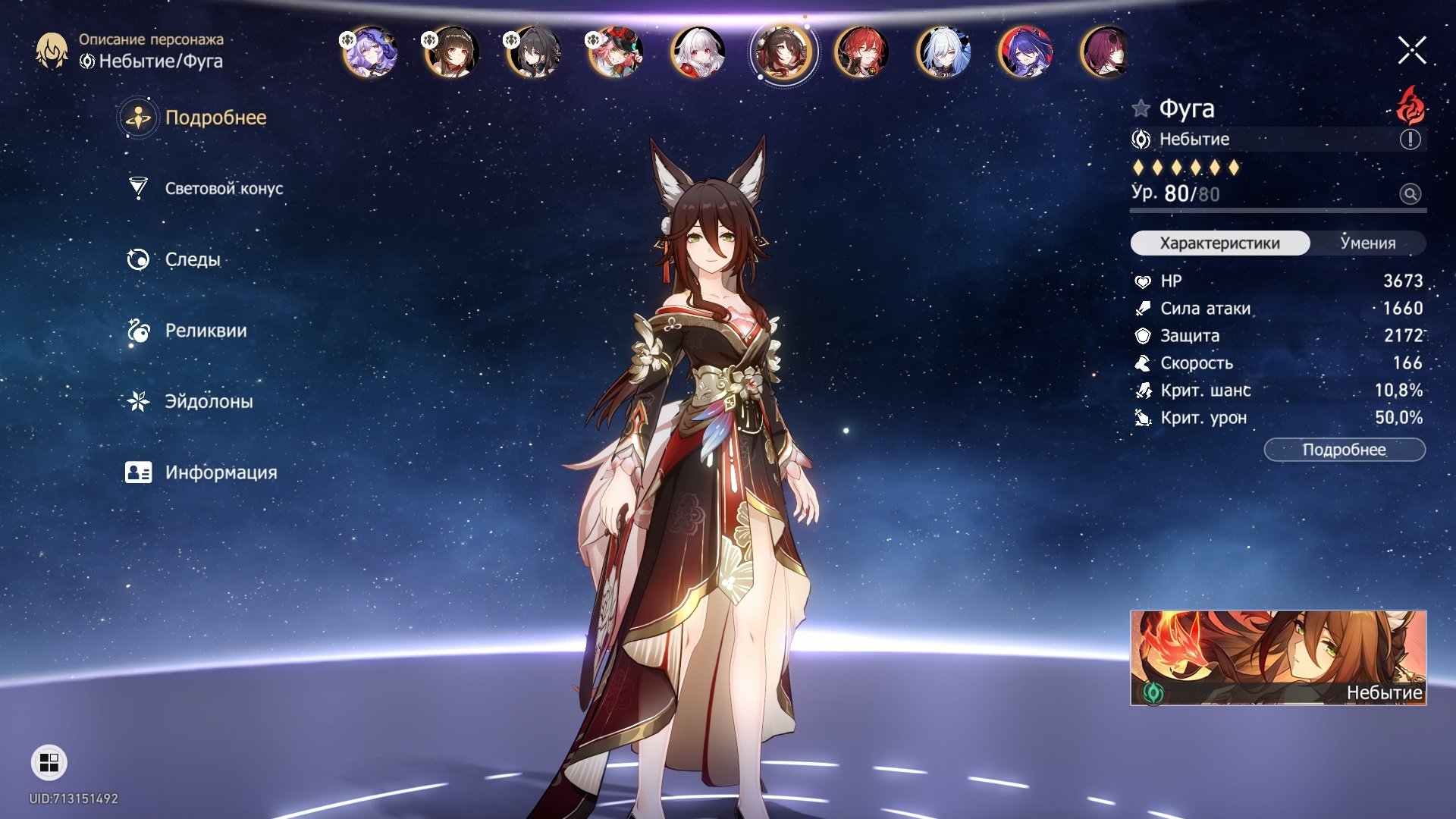Pick the light-blue-haired character portrait
Viewport: 1456px width, 819px height.
pos(943,52)
